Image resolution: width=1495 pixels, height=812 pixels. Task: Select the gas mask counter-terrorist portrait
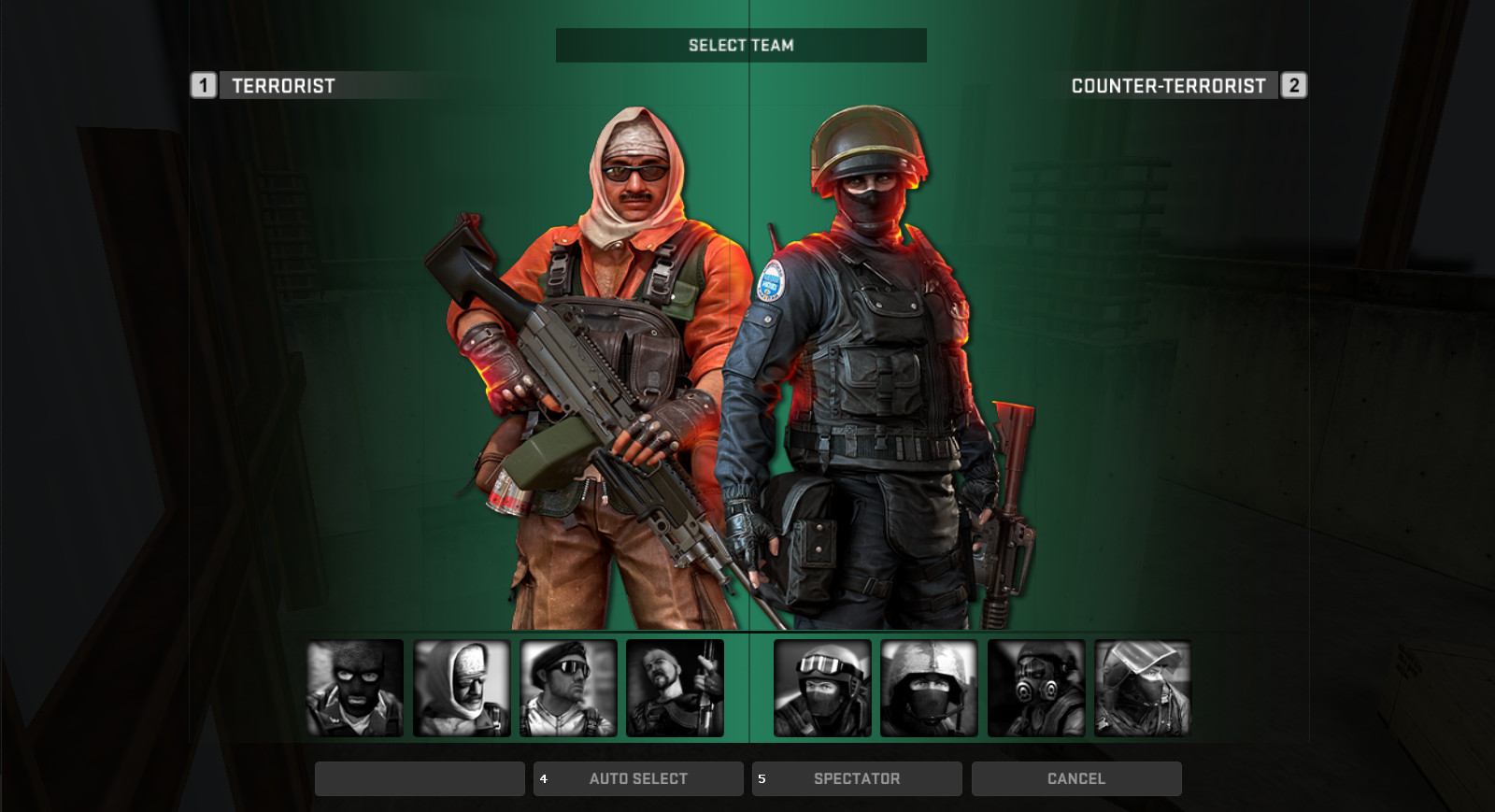click(1036, 688)
